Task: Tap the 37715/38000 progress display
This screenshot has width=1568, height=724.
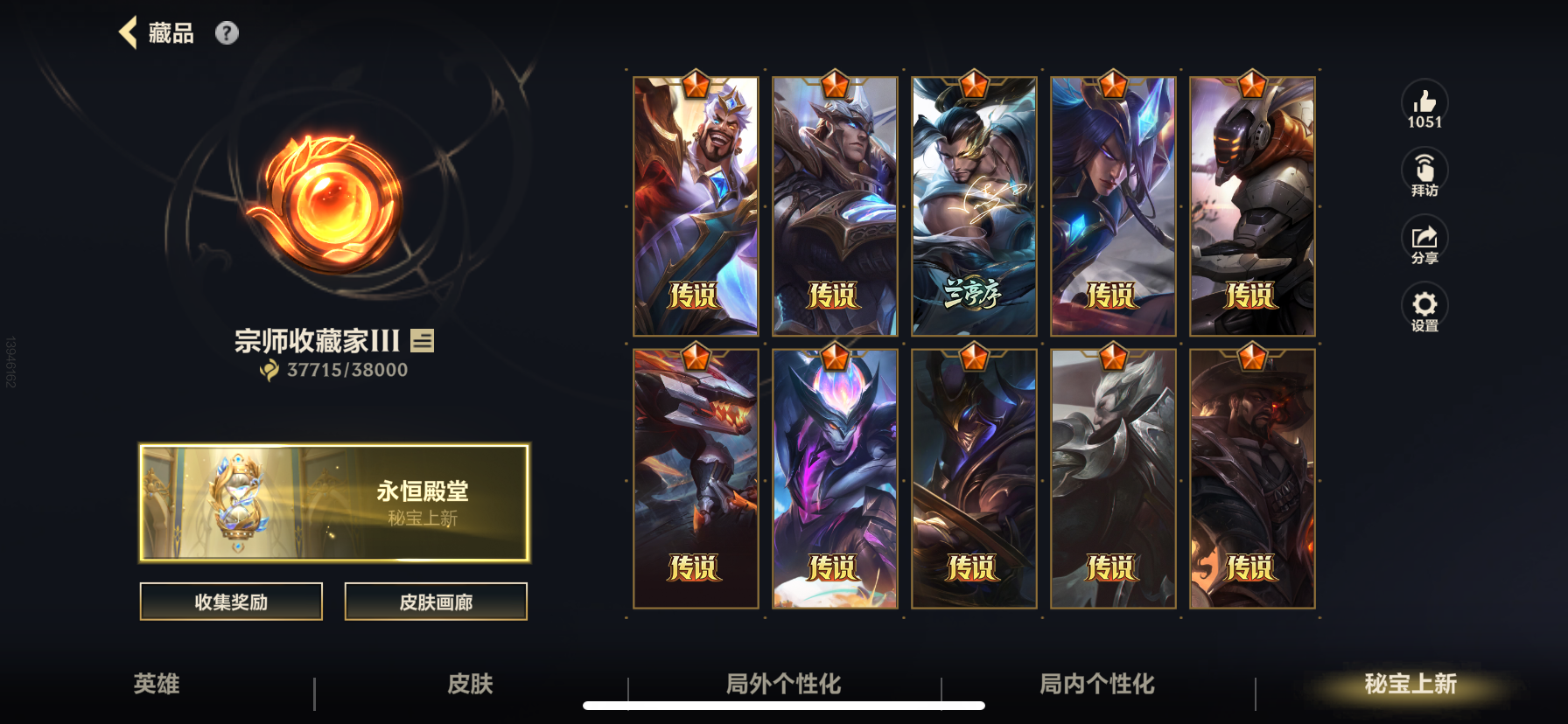Action: 333,370
